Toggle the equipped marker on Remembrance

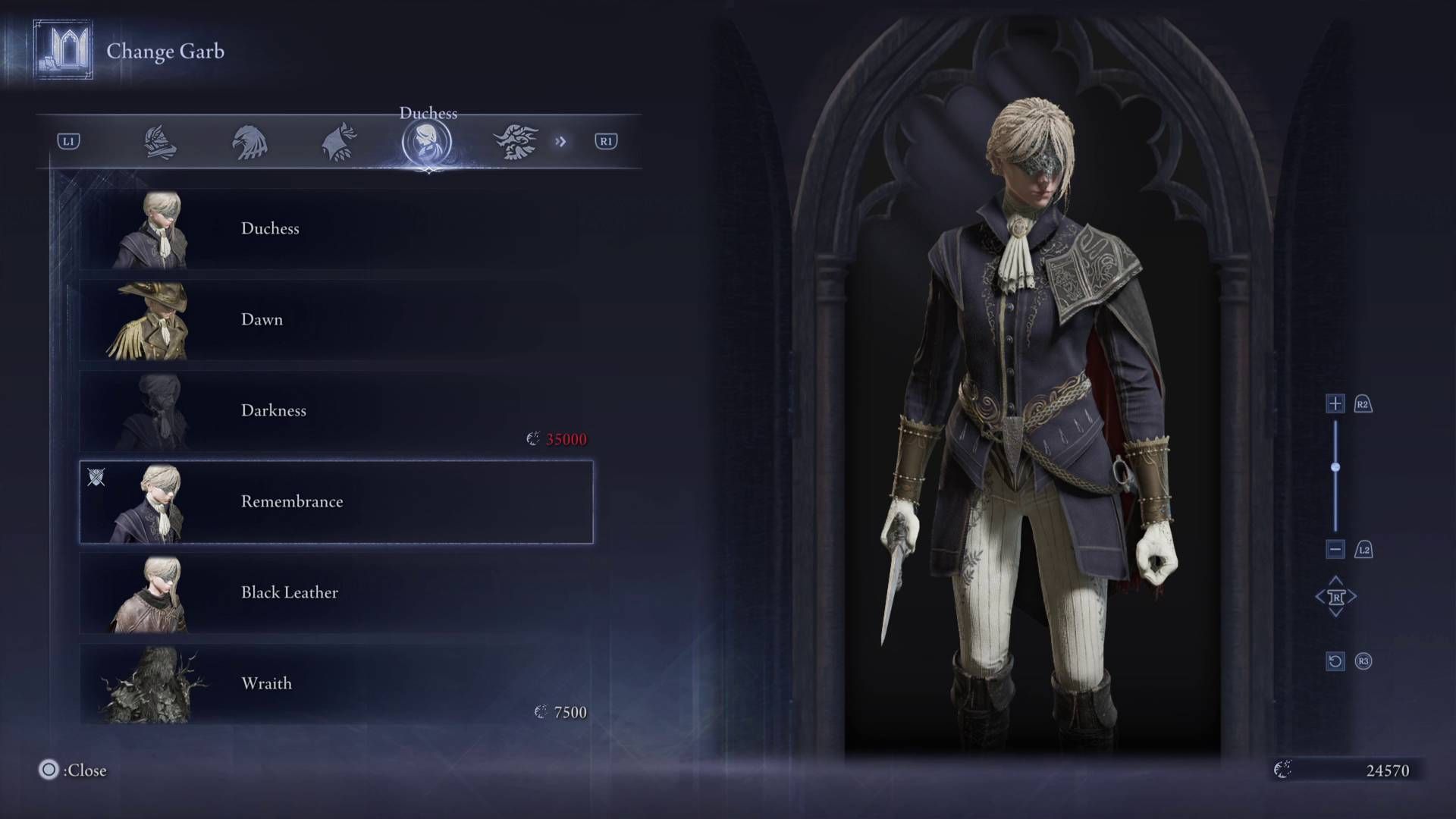(x=96, y=478)
